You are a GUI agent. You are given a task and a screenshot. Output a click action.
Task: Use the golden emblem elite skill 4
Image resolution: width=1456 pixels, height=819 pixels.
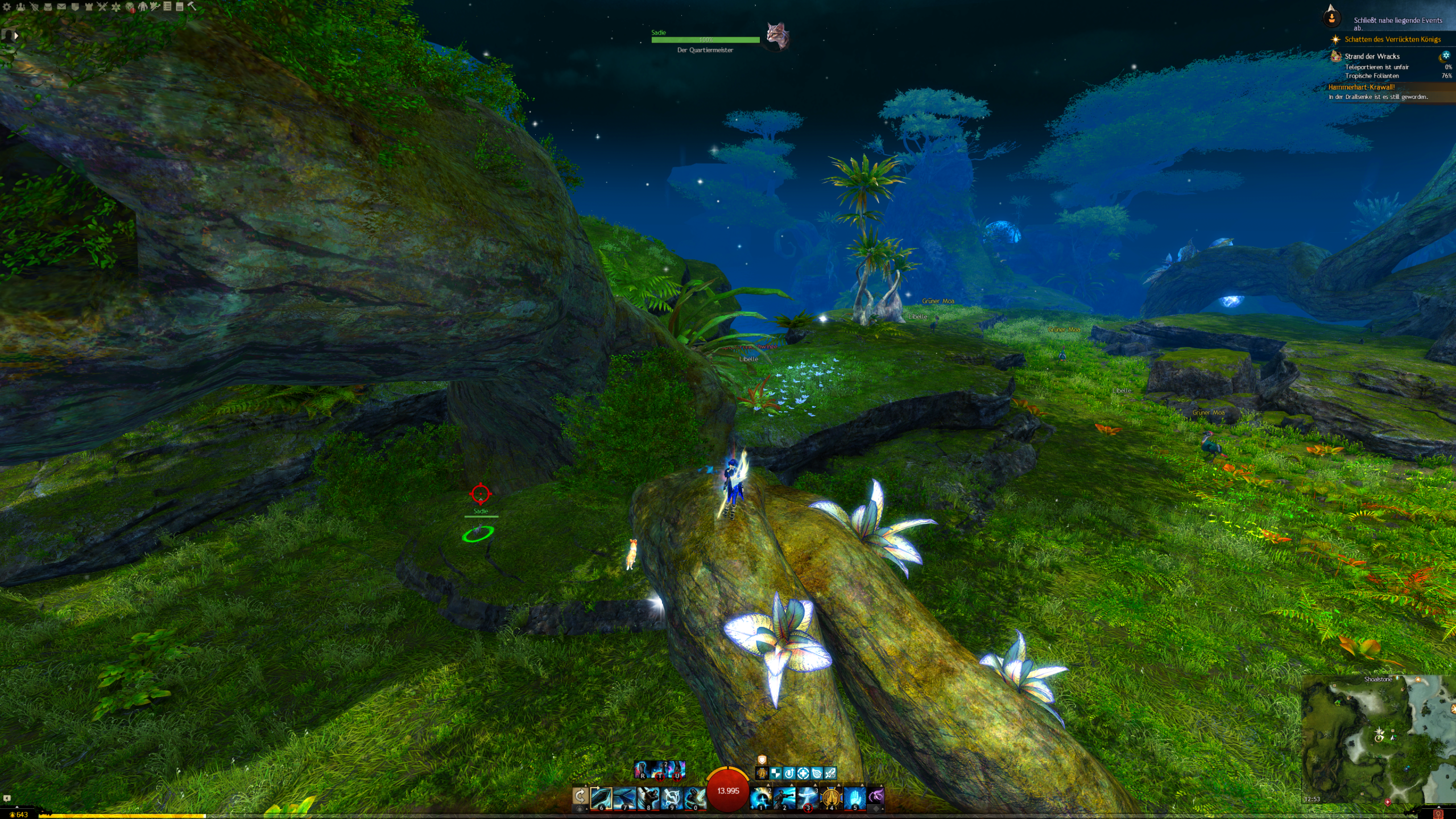point(831,798)
